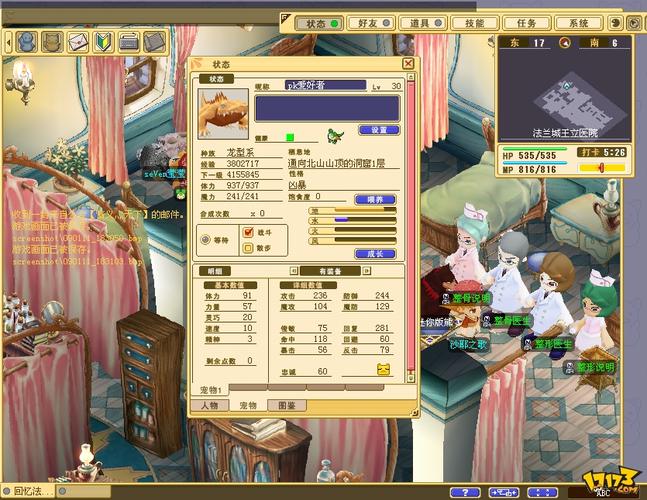
Task: Check the 散步 (Walk) option
Action: tap(250, 246)
